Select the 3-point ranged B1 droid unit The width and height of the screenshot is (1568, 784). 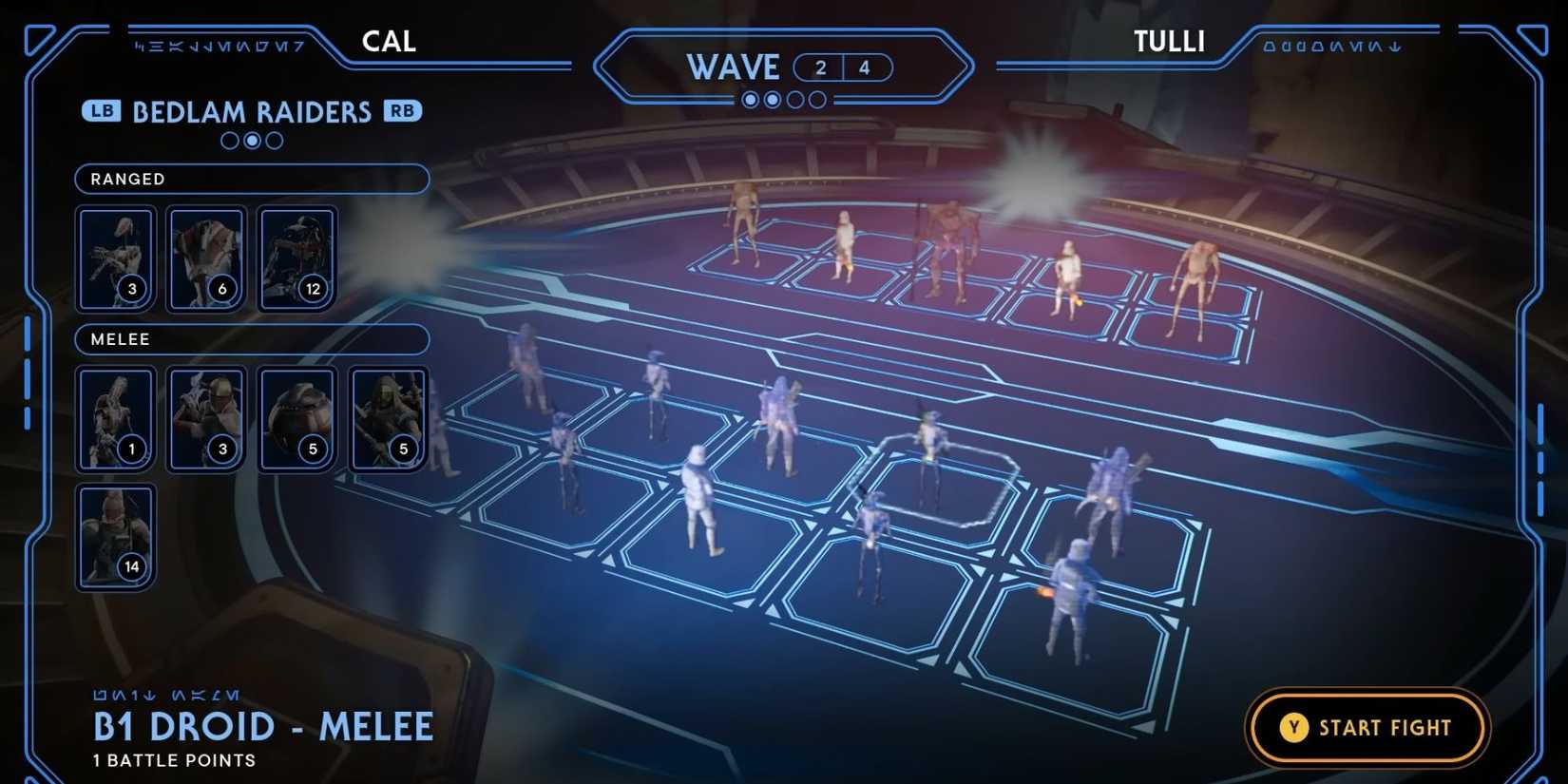115,257
